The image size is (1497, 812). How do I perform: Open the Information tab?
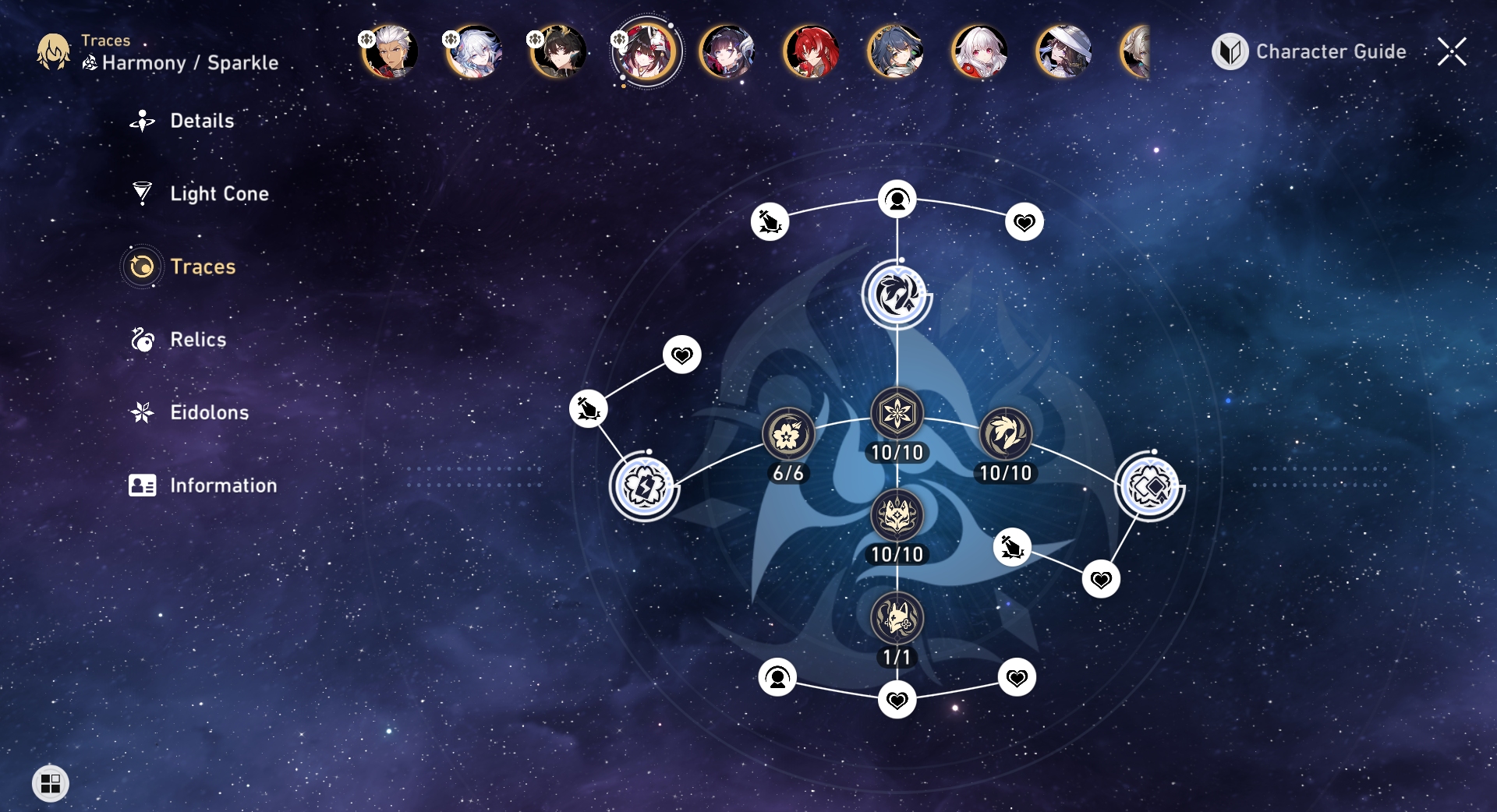(x=222, y=485)
